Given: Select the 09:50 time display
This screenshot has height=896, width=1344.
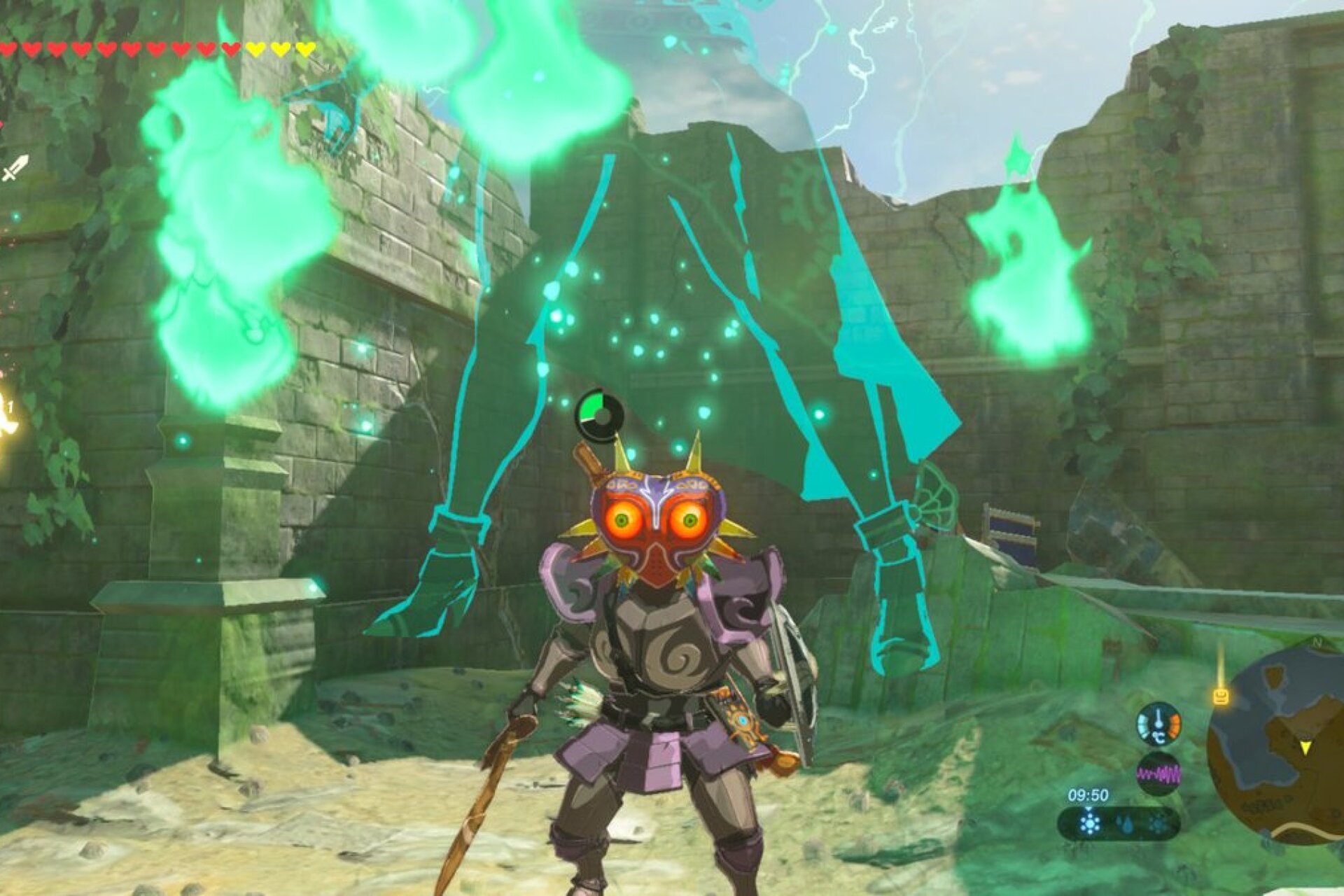Looking at the screenshot, I should point(1087,795).
